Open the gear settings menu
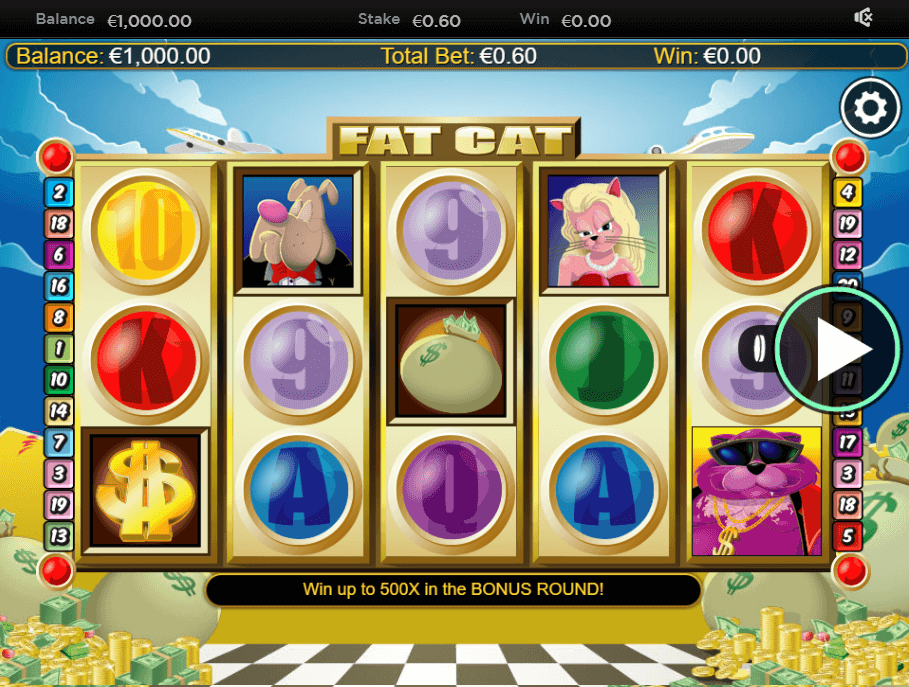 870,108
